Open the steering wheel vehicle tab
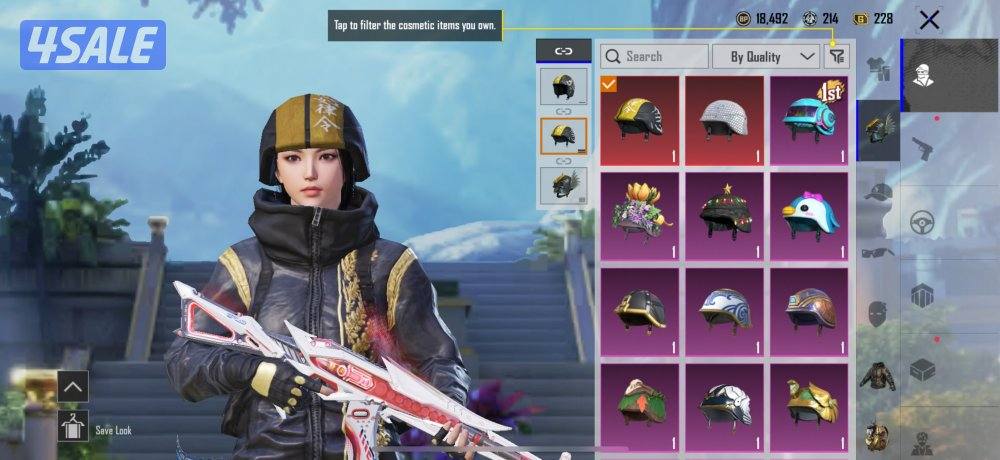1000x460 pixels. click(923, 222)
